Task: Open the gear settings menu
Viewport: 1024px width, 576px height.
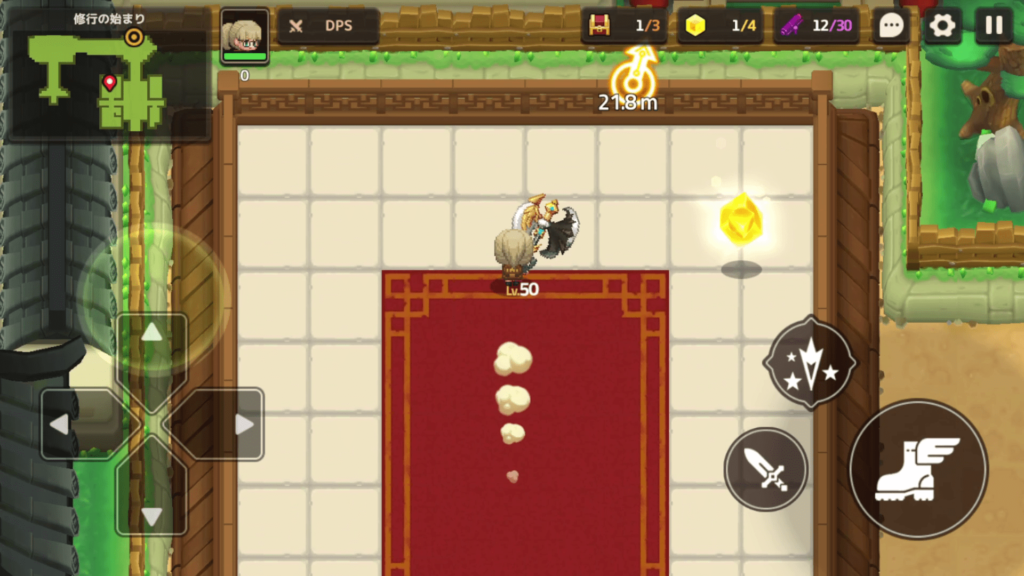Action: pyautogui.click(x=942, y=26)
